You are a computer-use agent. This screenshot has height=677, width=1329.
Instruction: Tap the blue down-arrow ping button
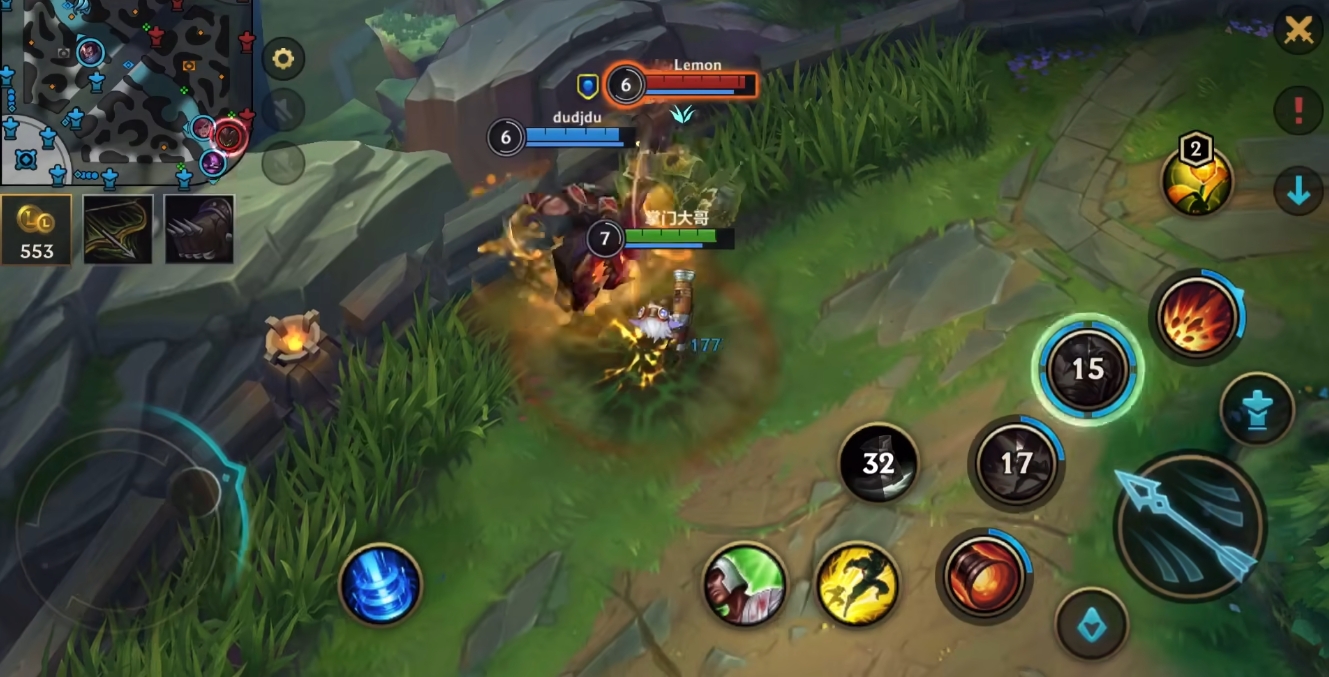click(x=1298, y=190)
